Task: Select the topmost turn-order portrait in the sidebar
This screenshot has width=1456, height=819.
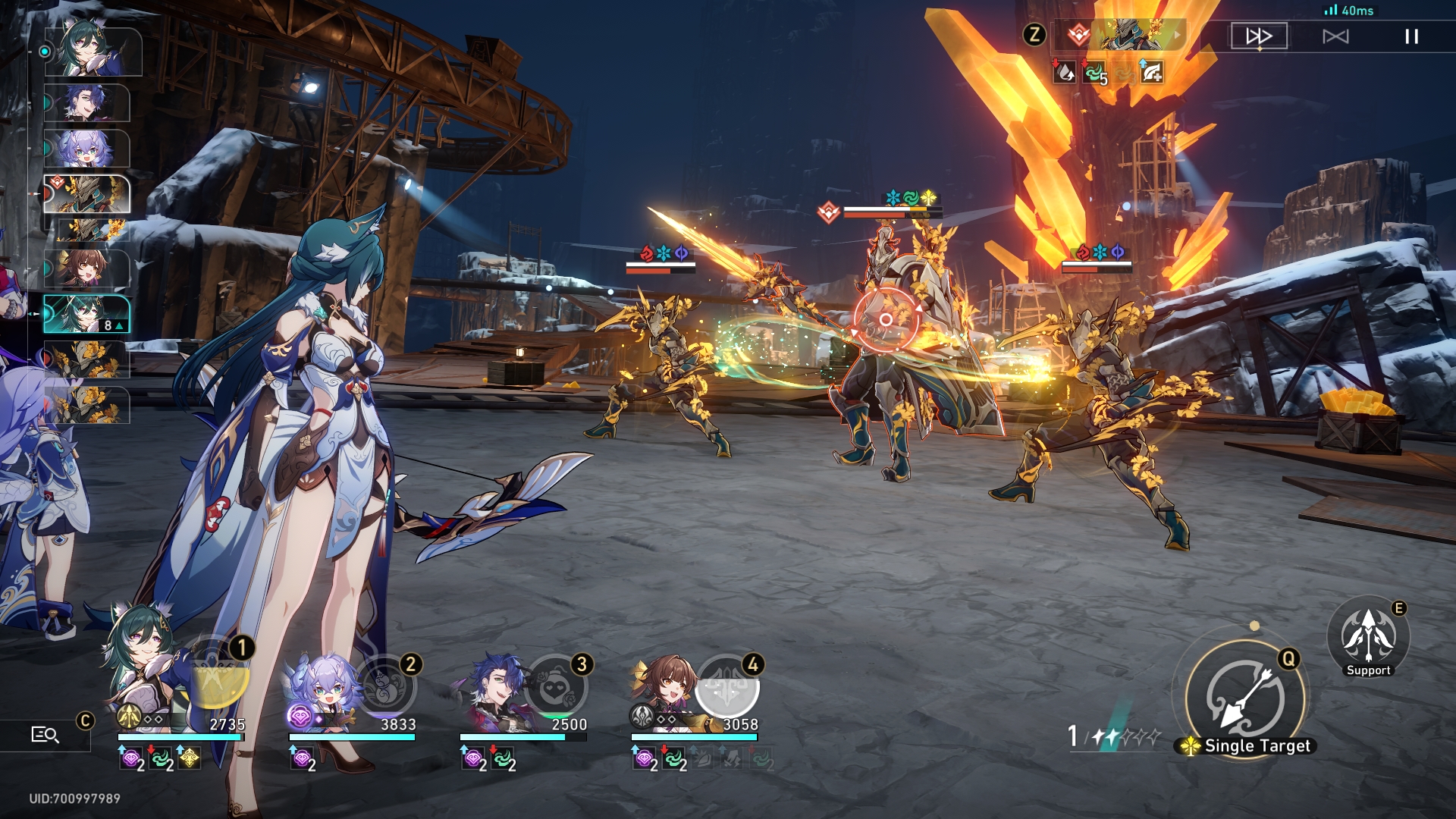Action: click(x=91, y=53)
